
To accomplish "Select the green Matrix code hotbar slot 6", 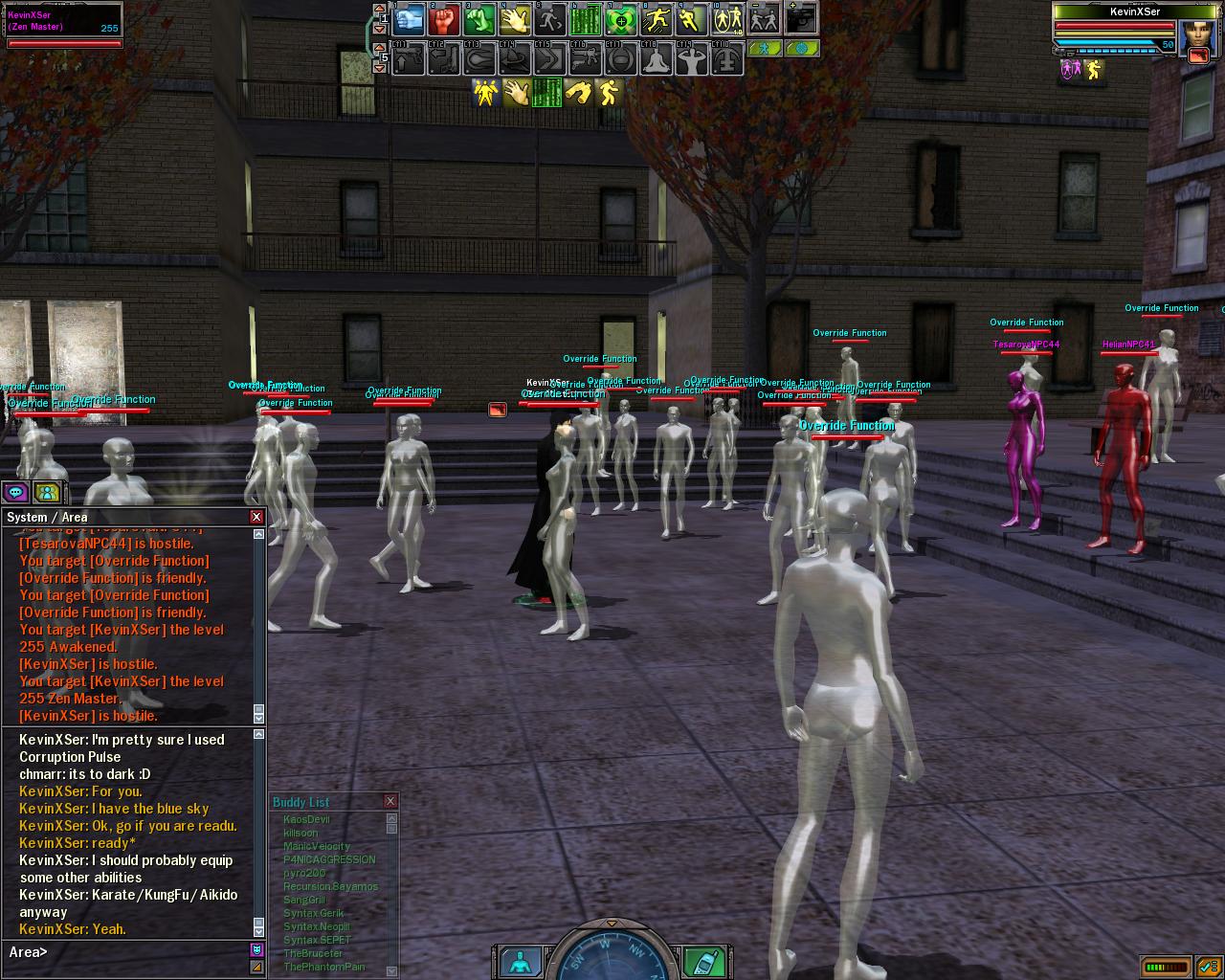I will click(586, 19).
